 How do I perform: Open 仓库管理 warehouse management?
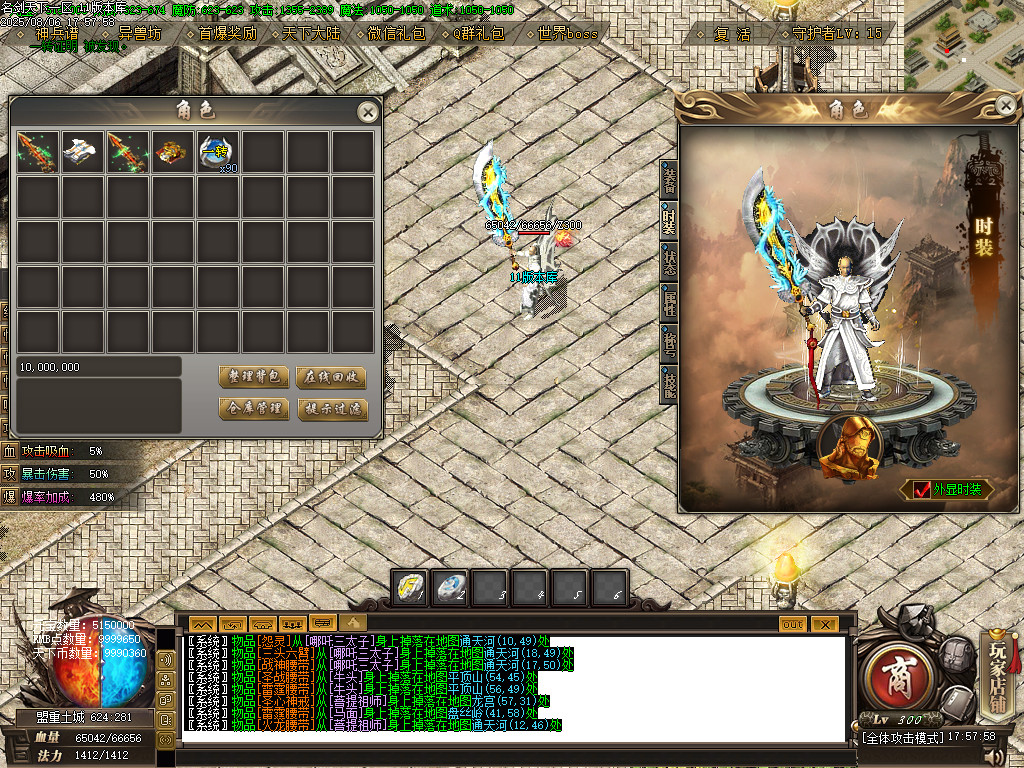(254, 409)
